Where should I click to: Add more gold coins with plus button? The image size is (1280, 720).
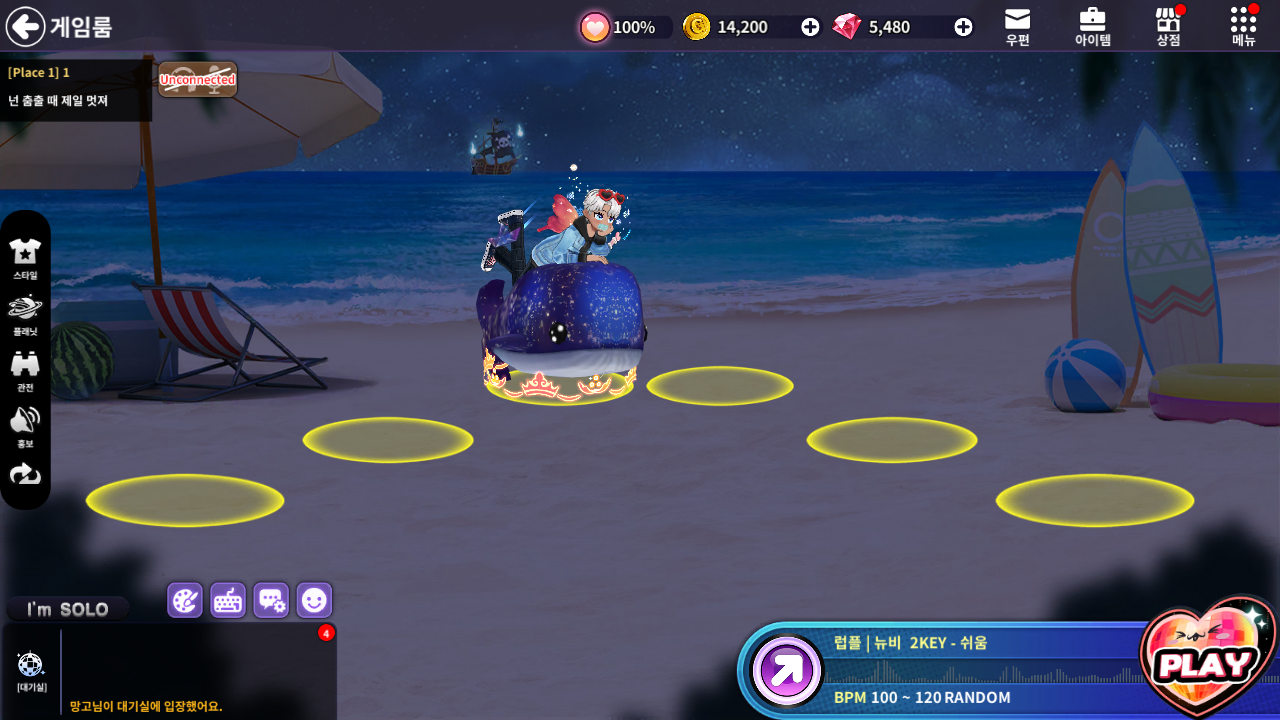tap(810, 27)
